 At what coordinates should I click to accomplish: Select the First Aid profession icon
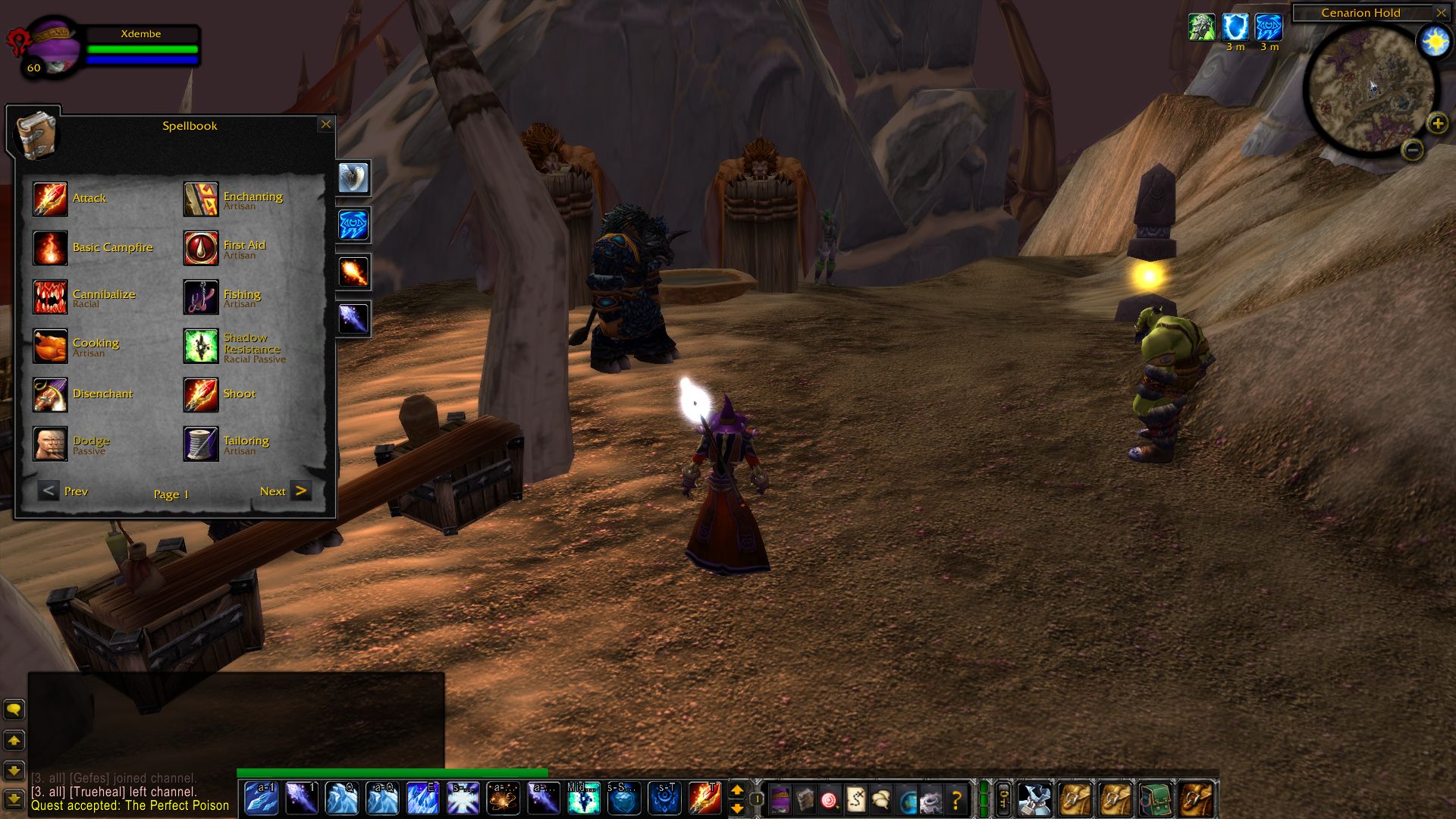(x=201, y=248)
